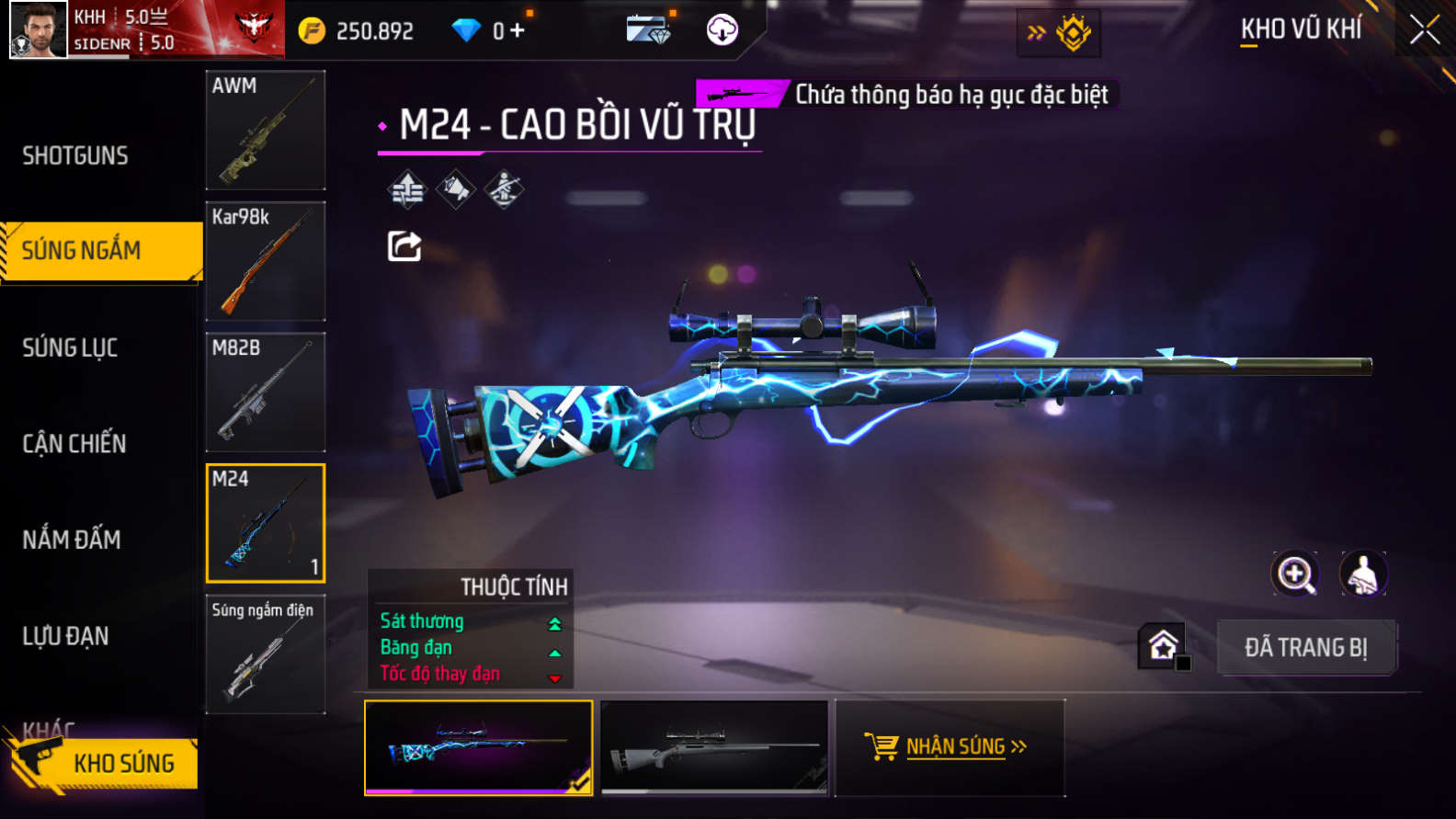Switch to Nắm Đấm category
The image size is (1456, 819).
tap(72, 540)
